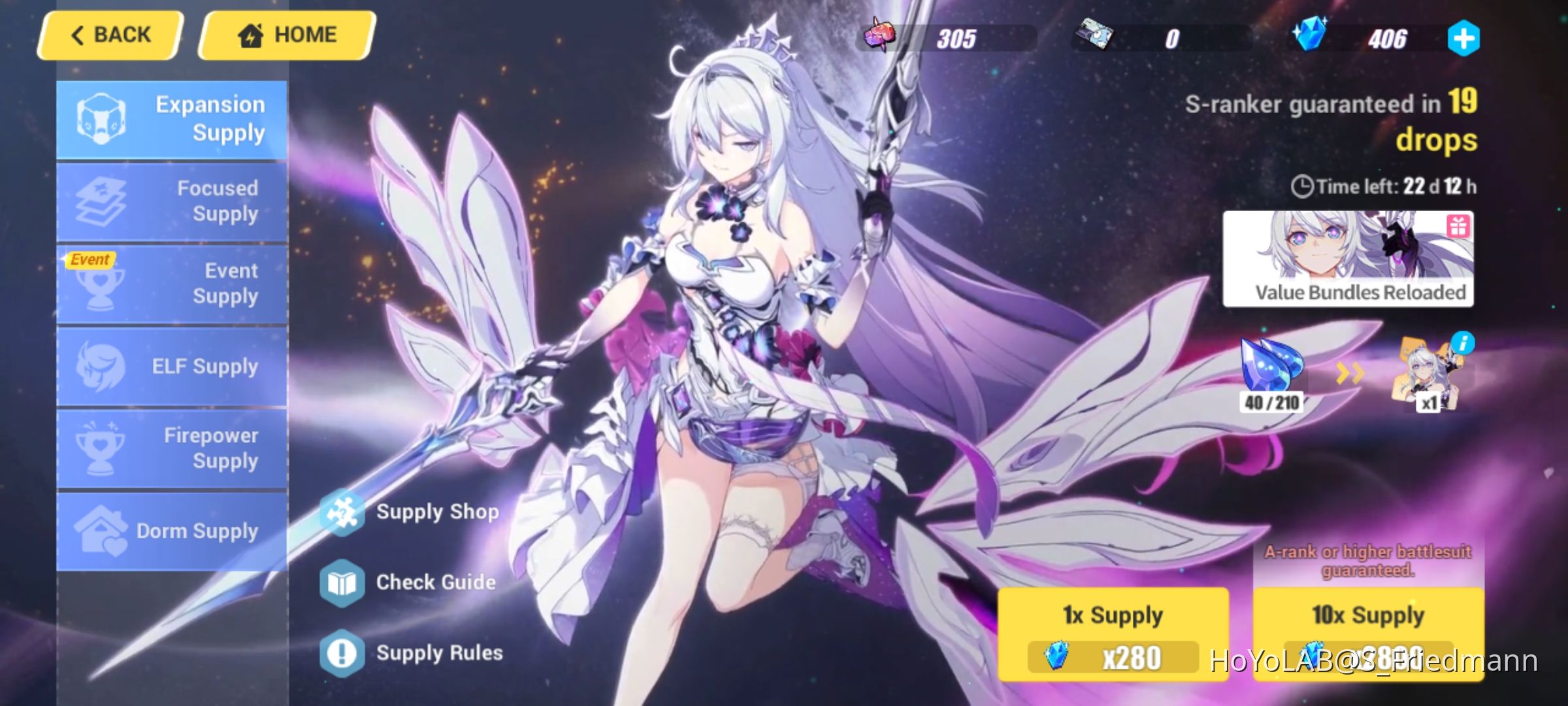This screenshot has height=706, width=1568.
Task: Open Check Guide
Action: [434, 582]
